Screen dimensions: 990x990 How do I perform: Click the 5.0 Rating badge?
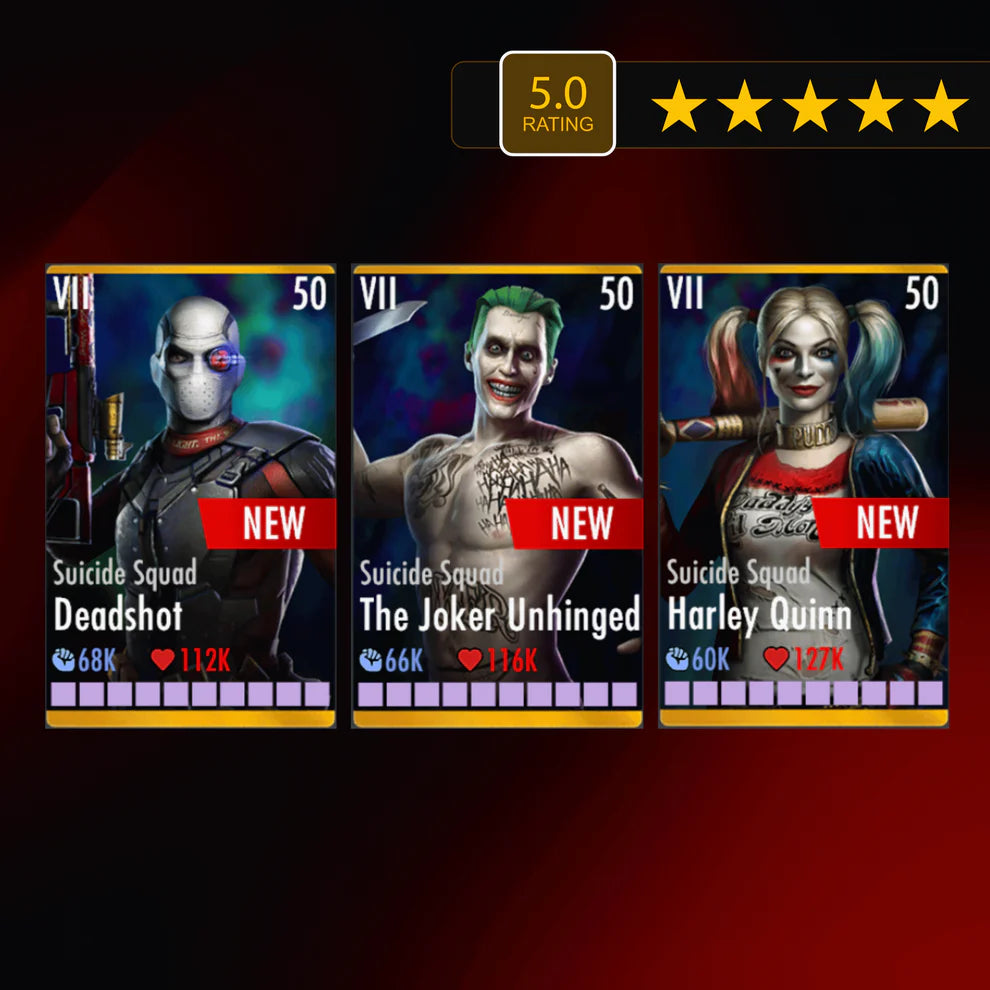pos(557,104)
